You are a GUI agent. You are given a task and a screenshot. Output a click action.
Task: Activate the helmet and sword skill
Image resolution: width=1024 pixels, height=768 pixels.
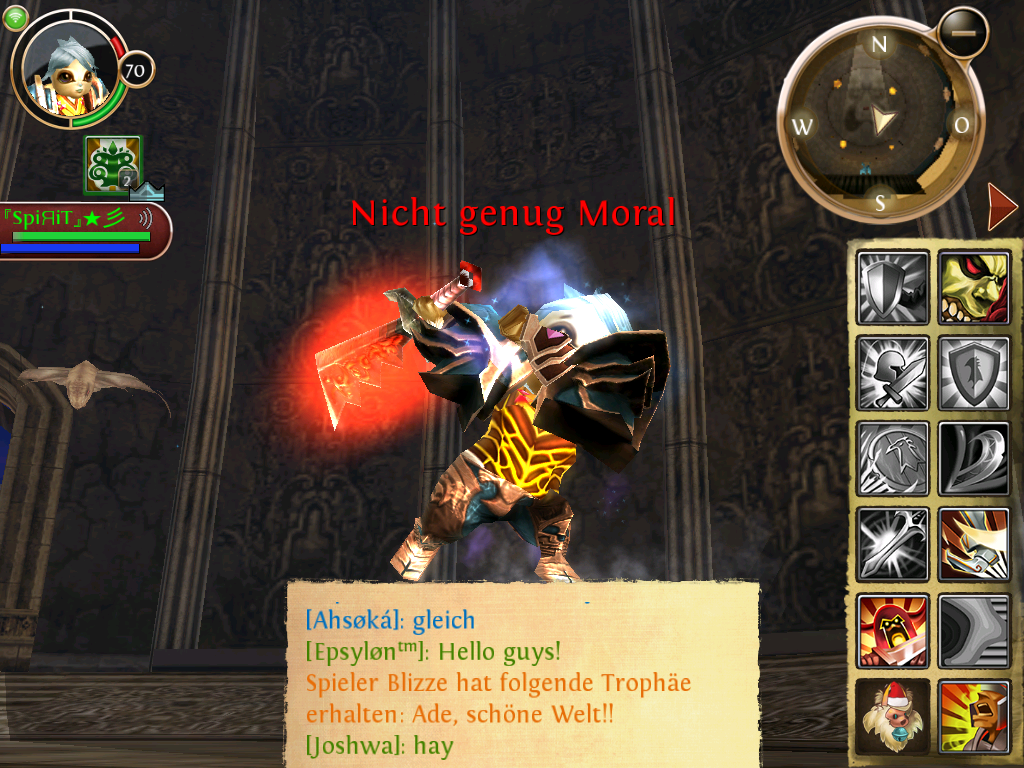pos(893,373)
